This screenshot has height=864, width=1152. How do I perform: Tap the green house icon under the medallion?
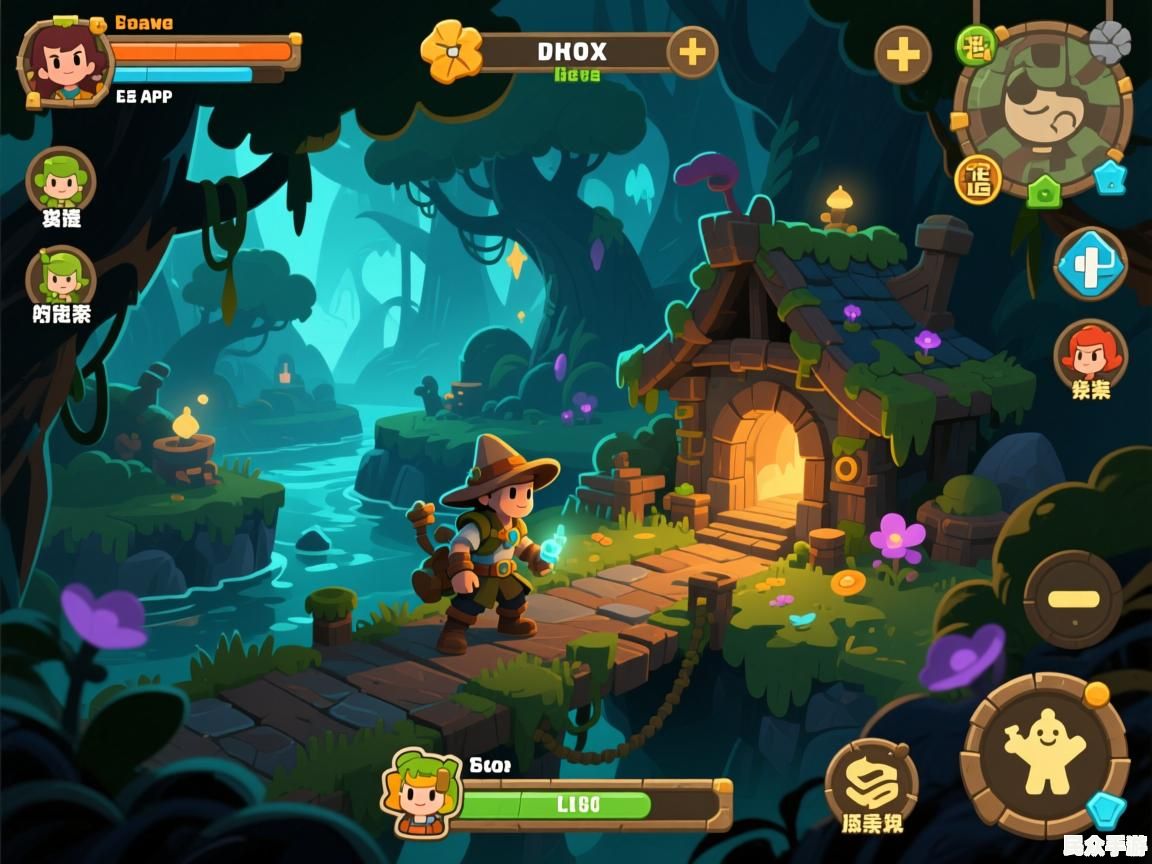pos(1044,190)
